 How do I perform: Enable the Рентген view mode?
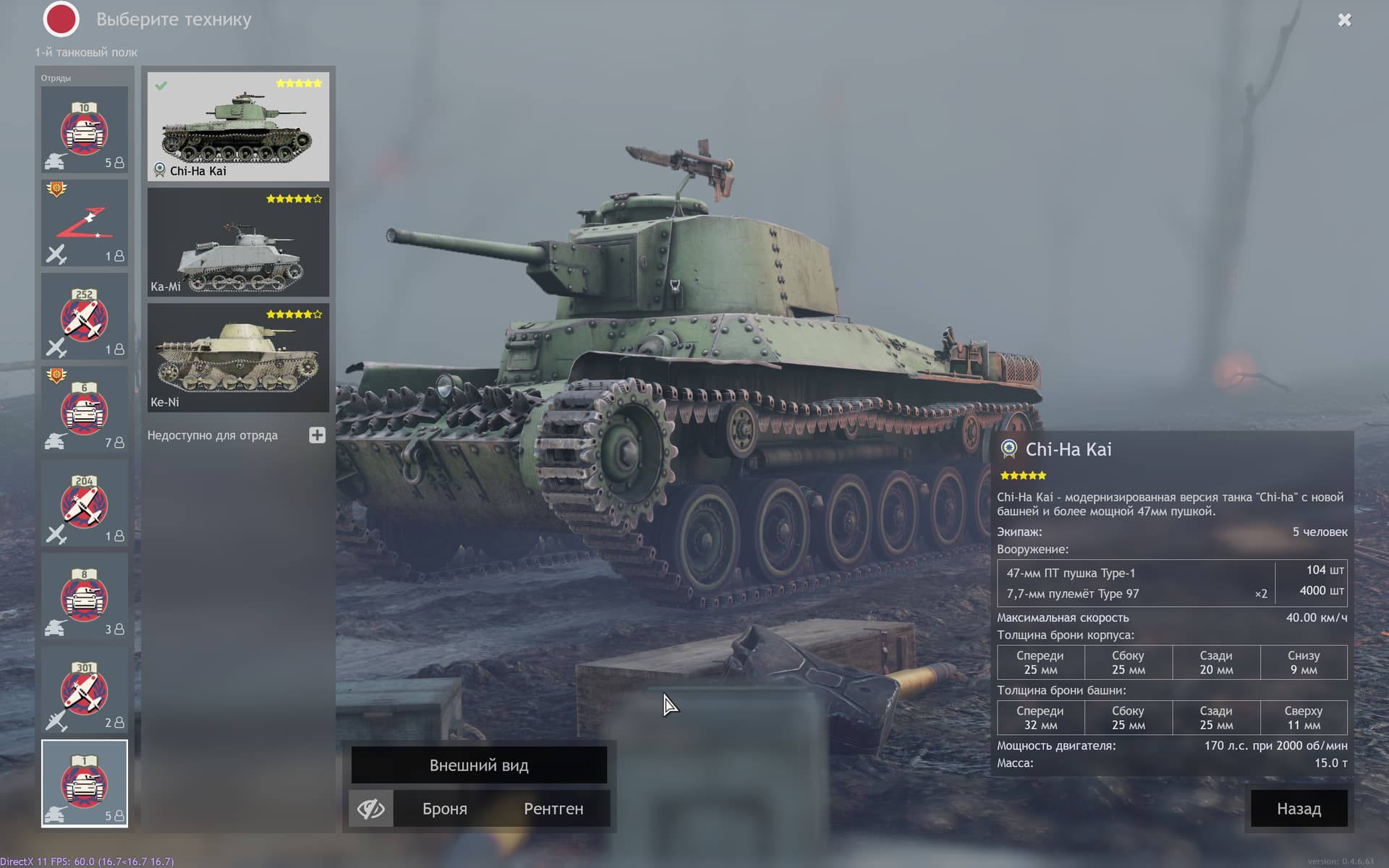point(554,809)
